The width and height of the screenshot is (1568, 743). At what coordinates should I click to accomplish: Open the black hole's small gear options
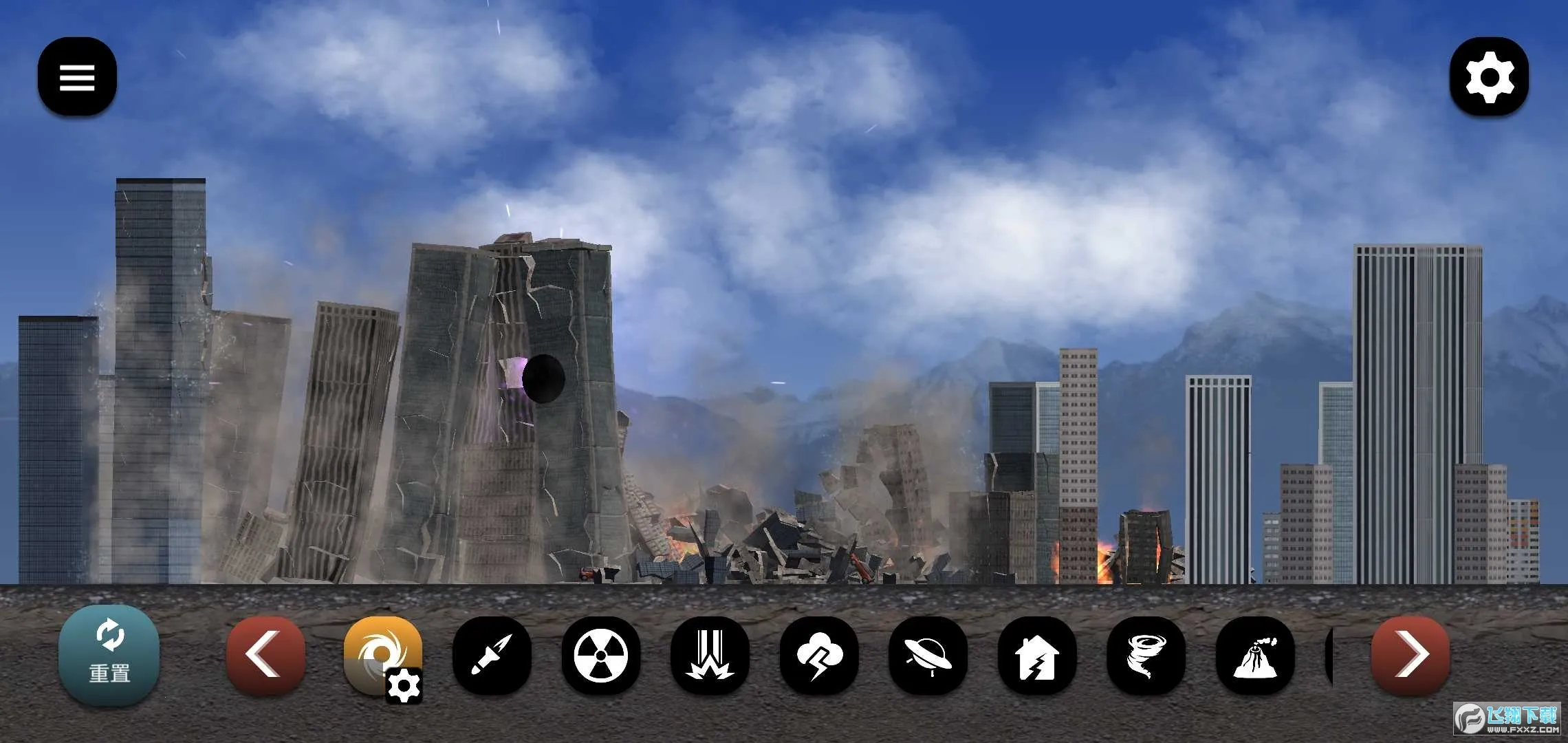(404, 685)
